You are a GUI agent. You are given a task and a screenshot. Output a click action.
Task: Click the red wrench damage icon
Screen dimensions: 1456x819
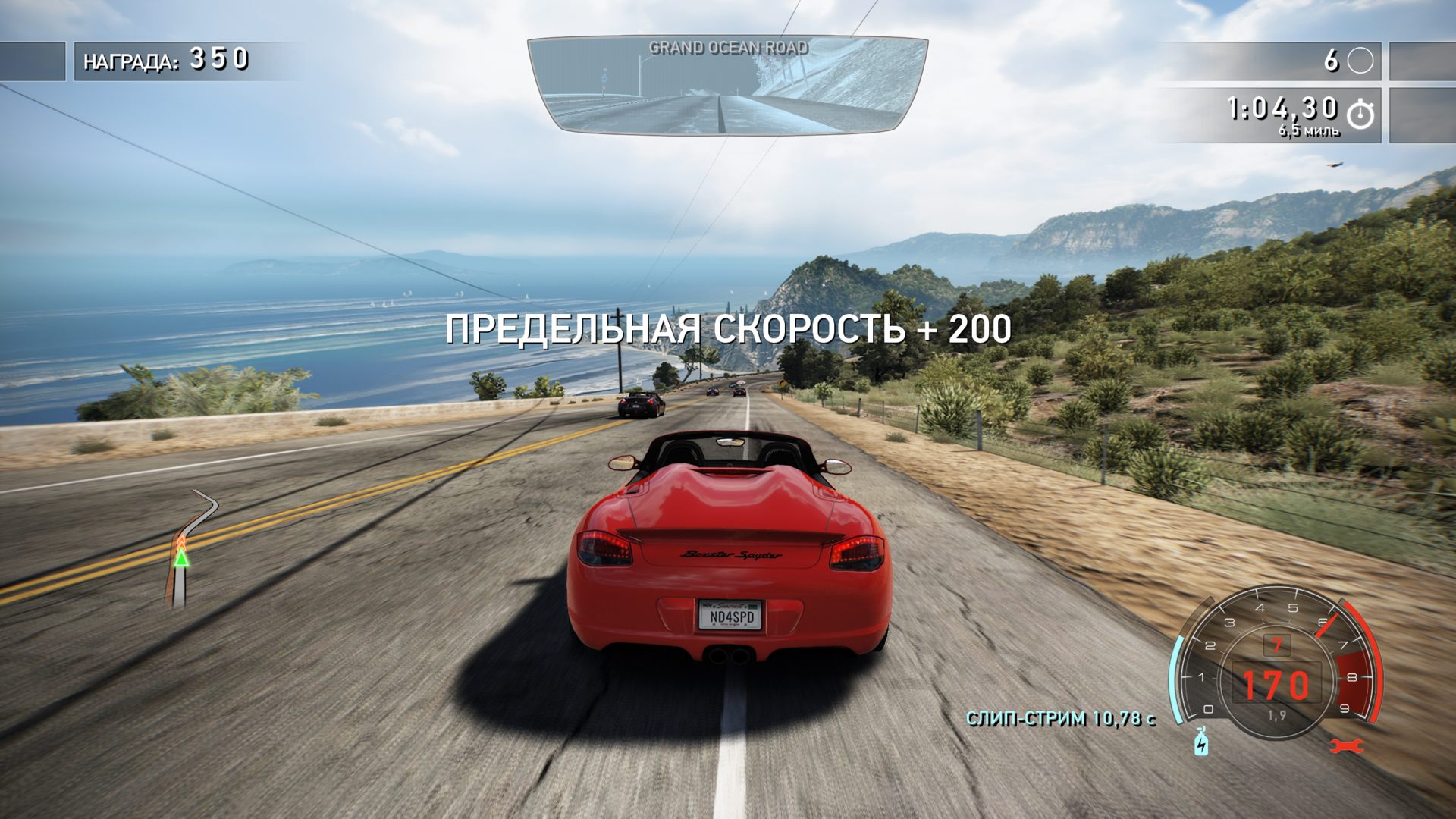tap(1348, 745)
